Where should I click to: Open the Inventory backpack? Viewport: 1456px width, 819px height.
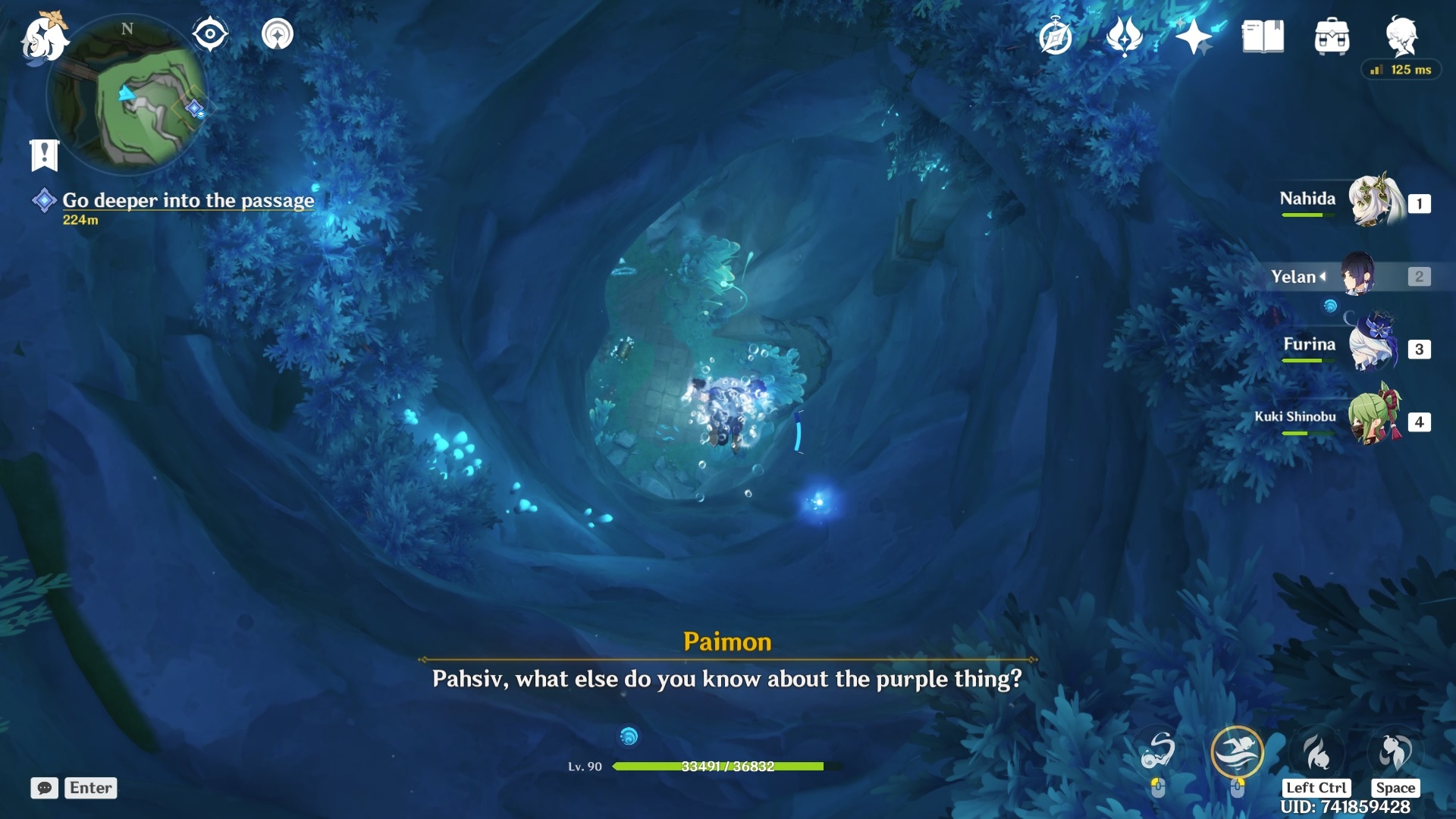click(x=1332, y=34)
